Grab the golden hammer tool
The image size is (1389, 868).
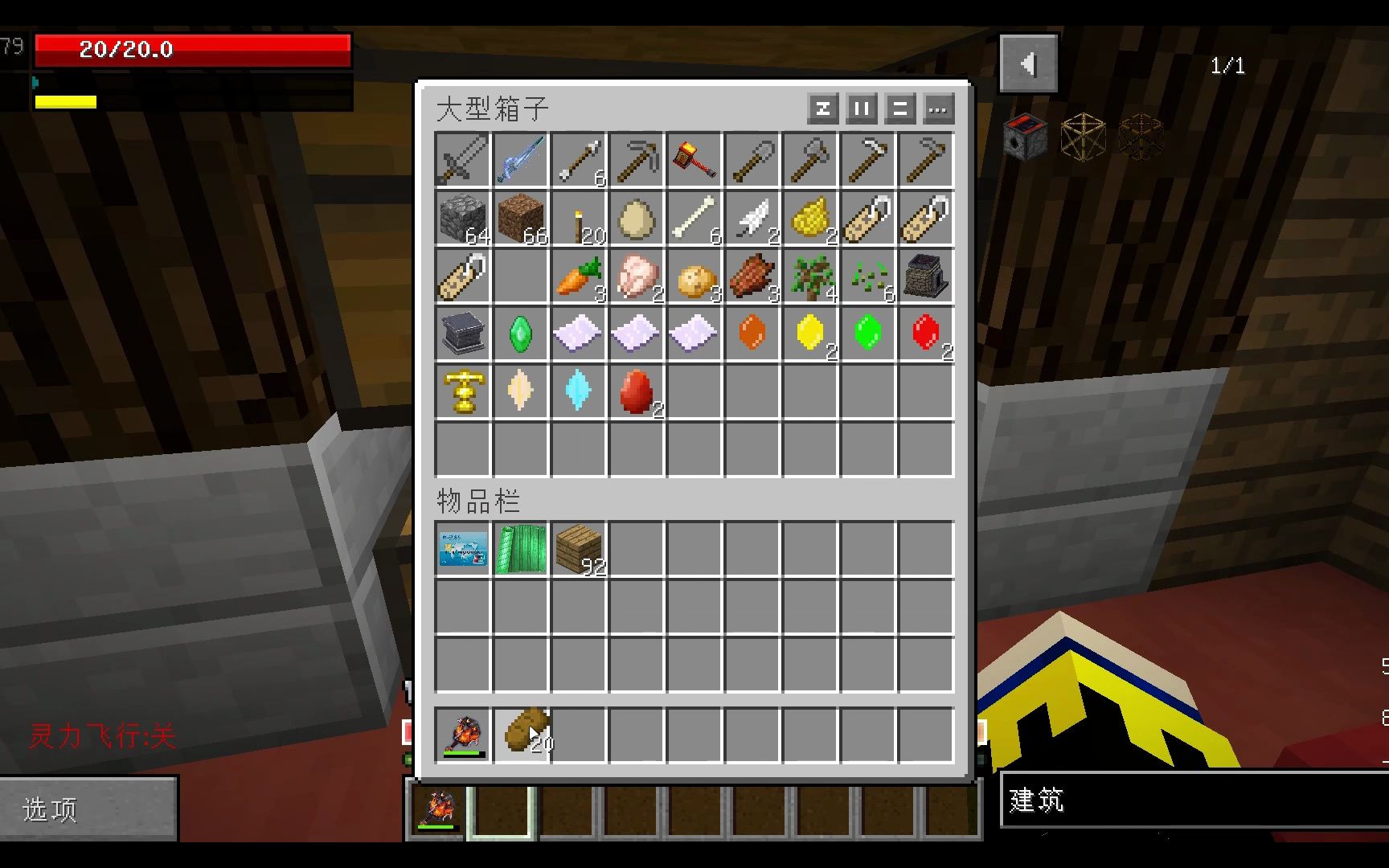(694, 158)
